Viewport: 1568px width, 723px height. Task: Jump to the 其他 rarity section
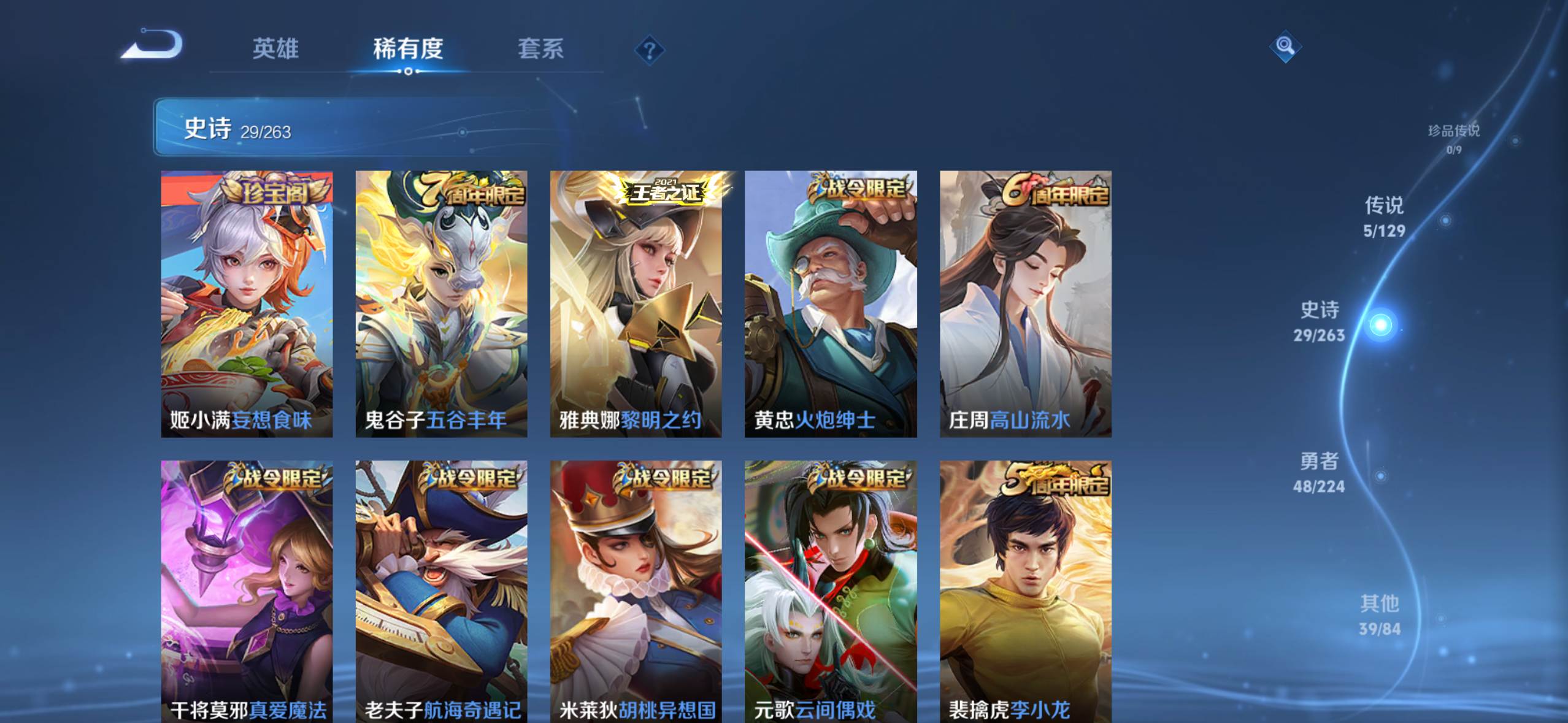(x=1380, y=614)
